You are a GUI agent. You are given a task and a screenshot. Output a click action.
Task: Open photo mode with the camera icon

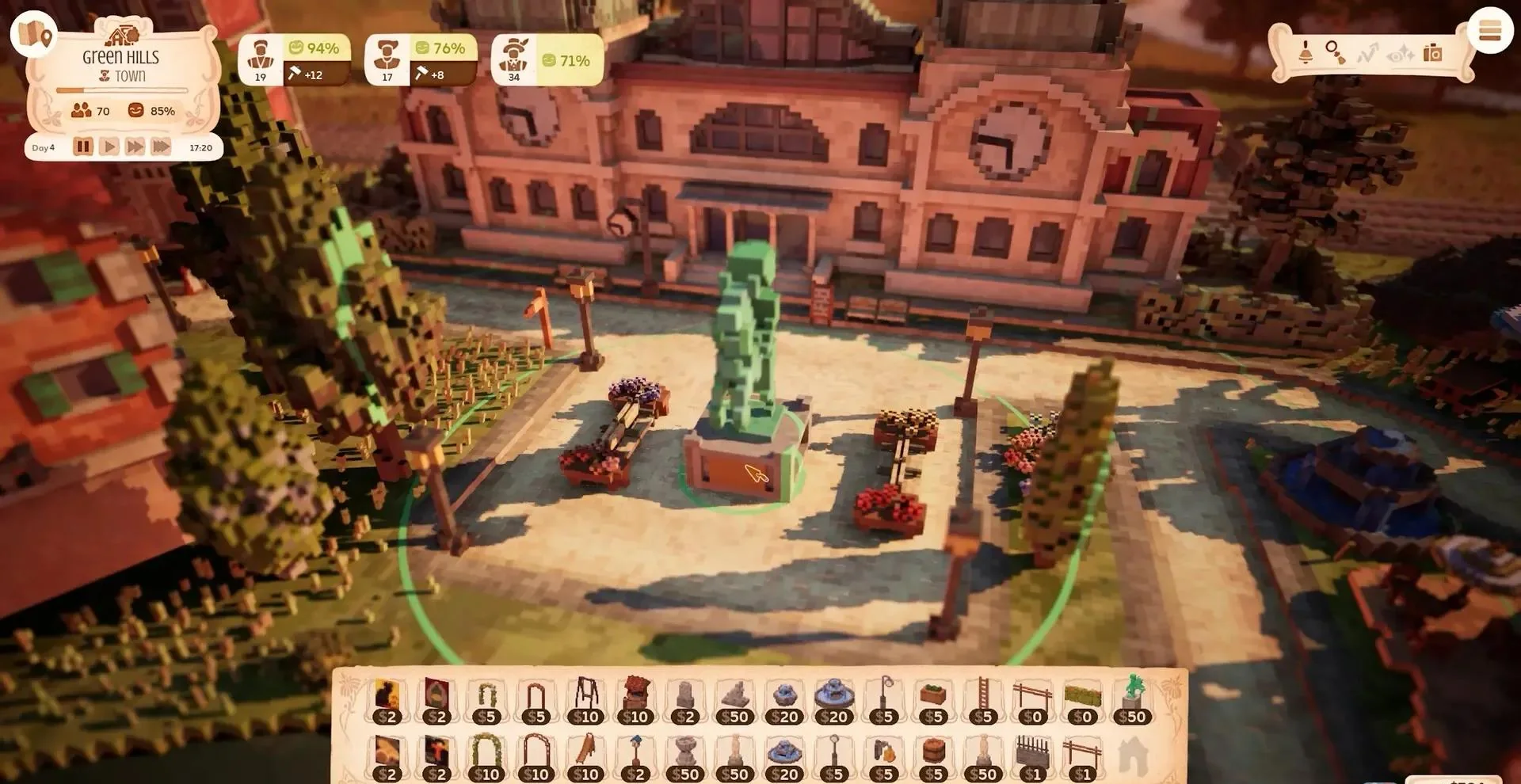click(1432, 53)
